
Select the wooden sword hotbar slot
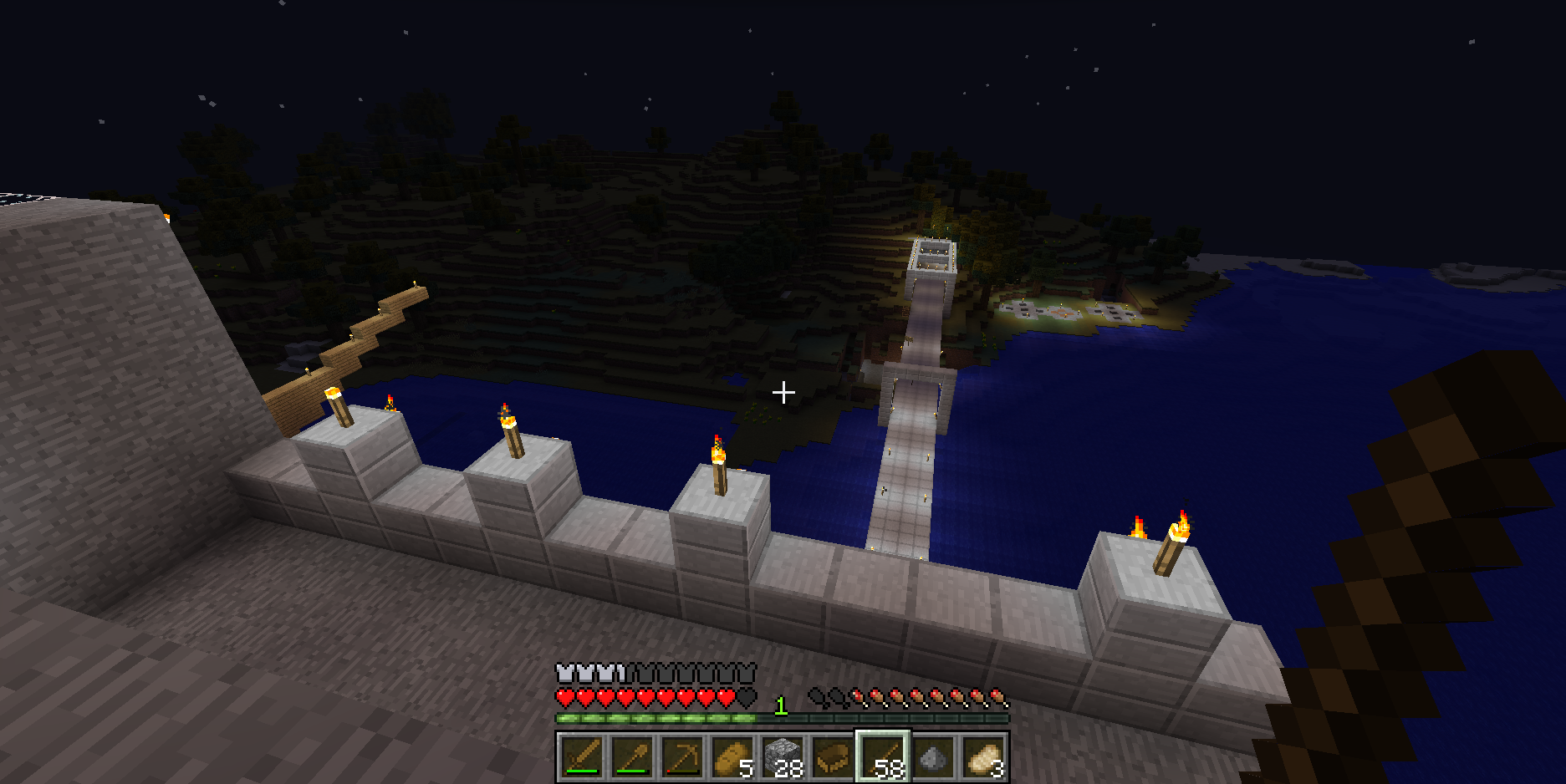click(582, 757)
